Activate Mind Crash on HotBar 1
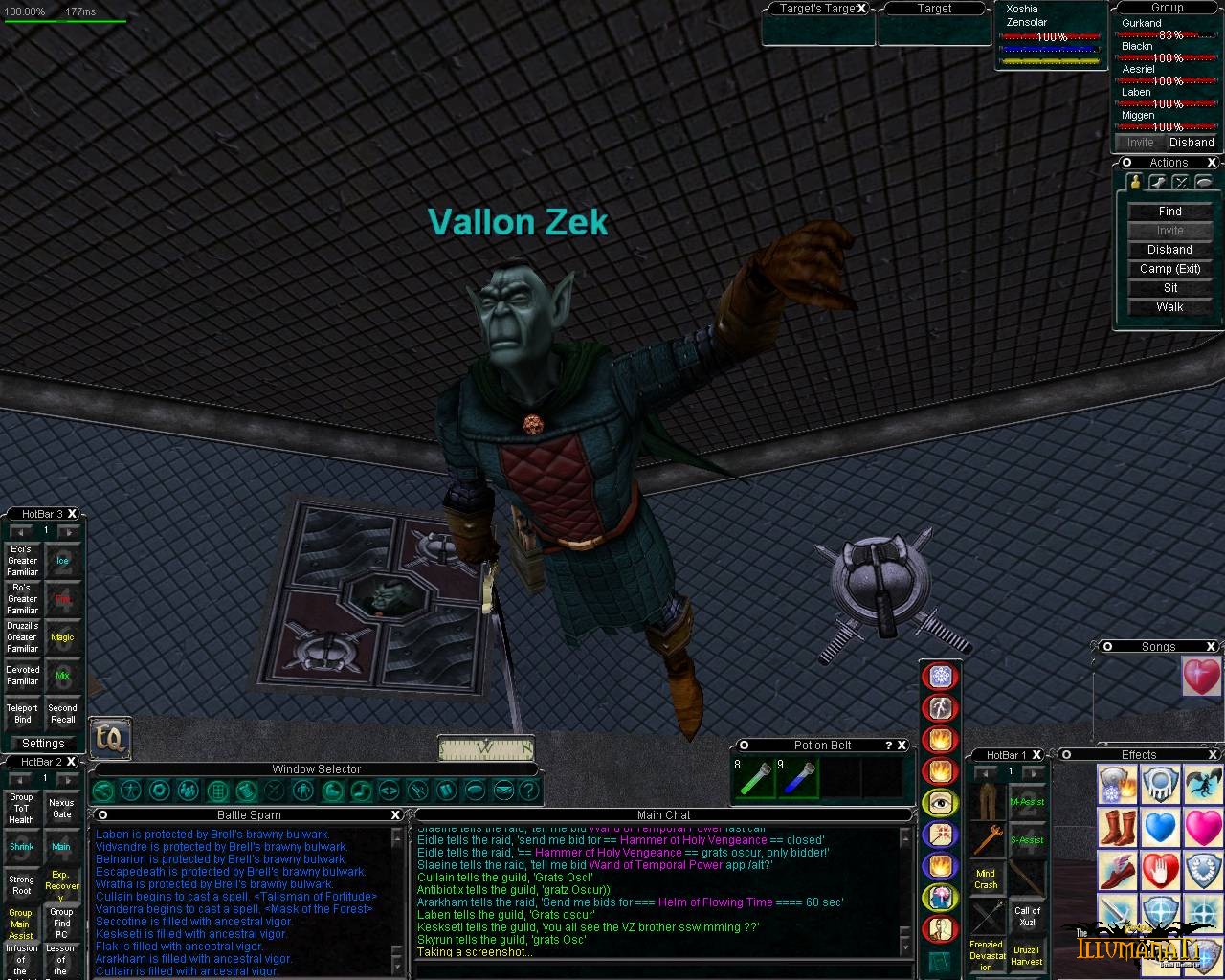 point(986,879)
